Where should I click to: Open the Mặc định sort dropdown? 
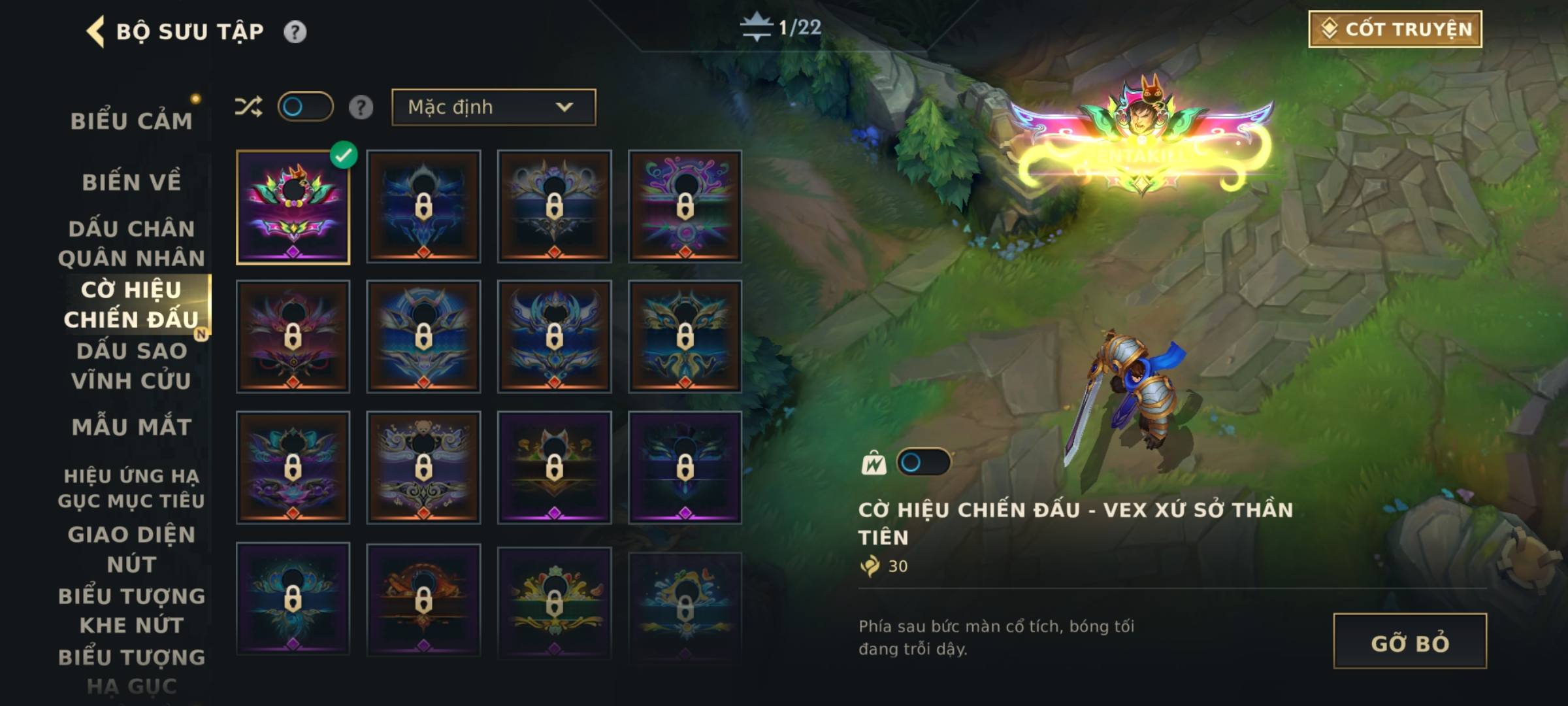493,107
